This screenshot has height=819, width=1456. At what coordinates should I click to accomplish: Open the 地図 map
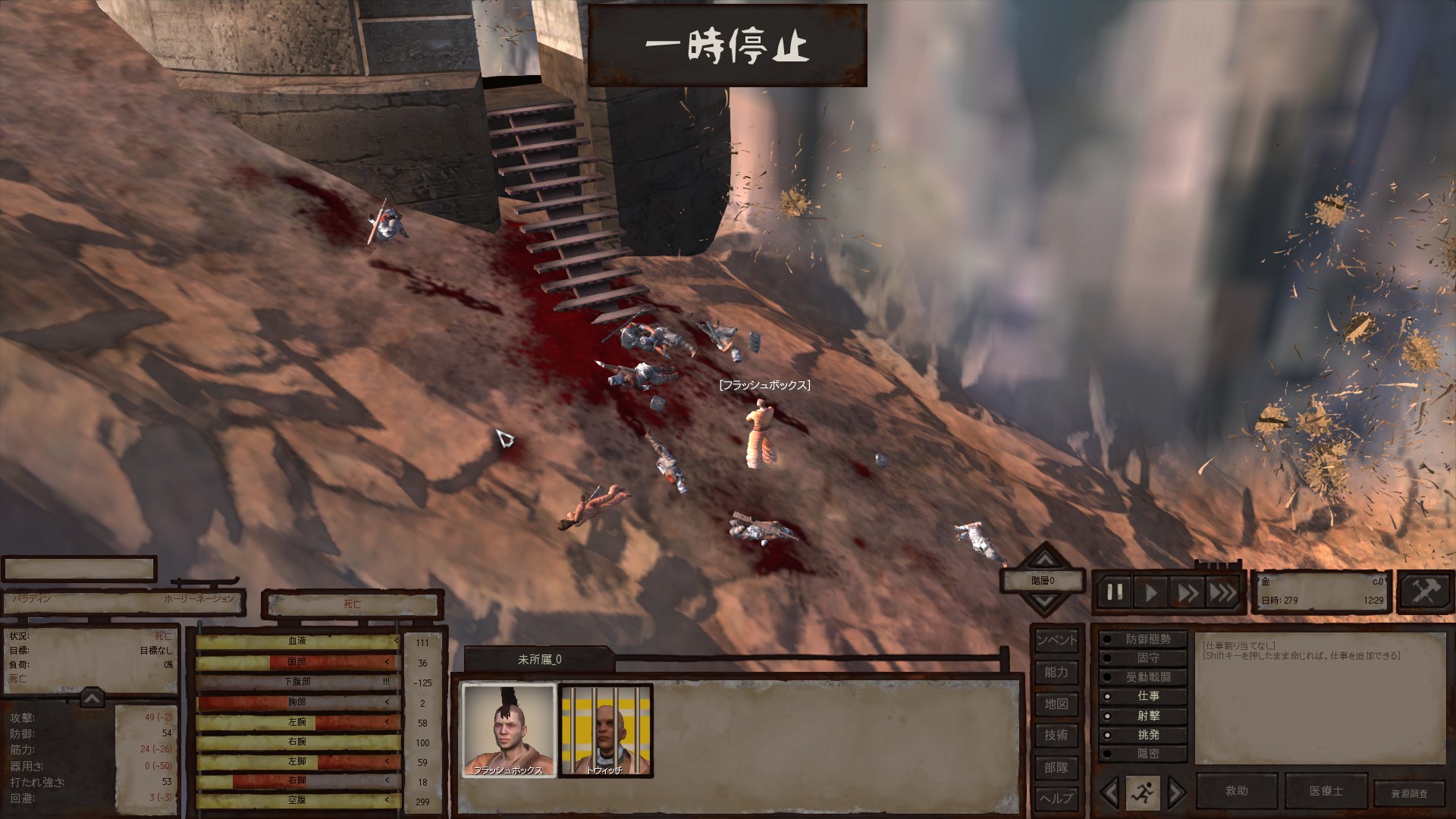(1056, 704)
